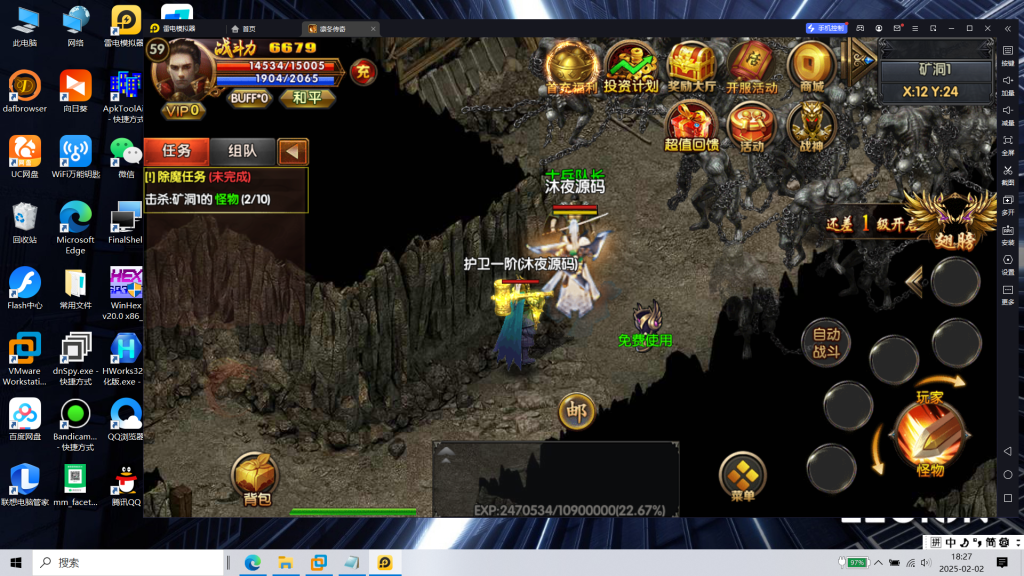Open the 背包 backpack
1024x576 pixels.
coord(256,478)
